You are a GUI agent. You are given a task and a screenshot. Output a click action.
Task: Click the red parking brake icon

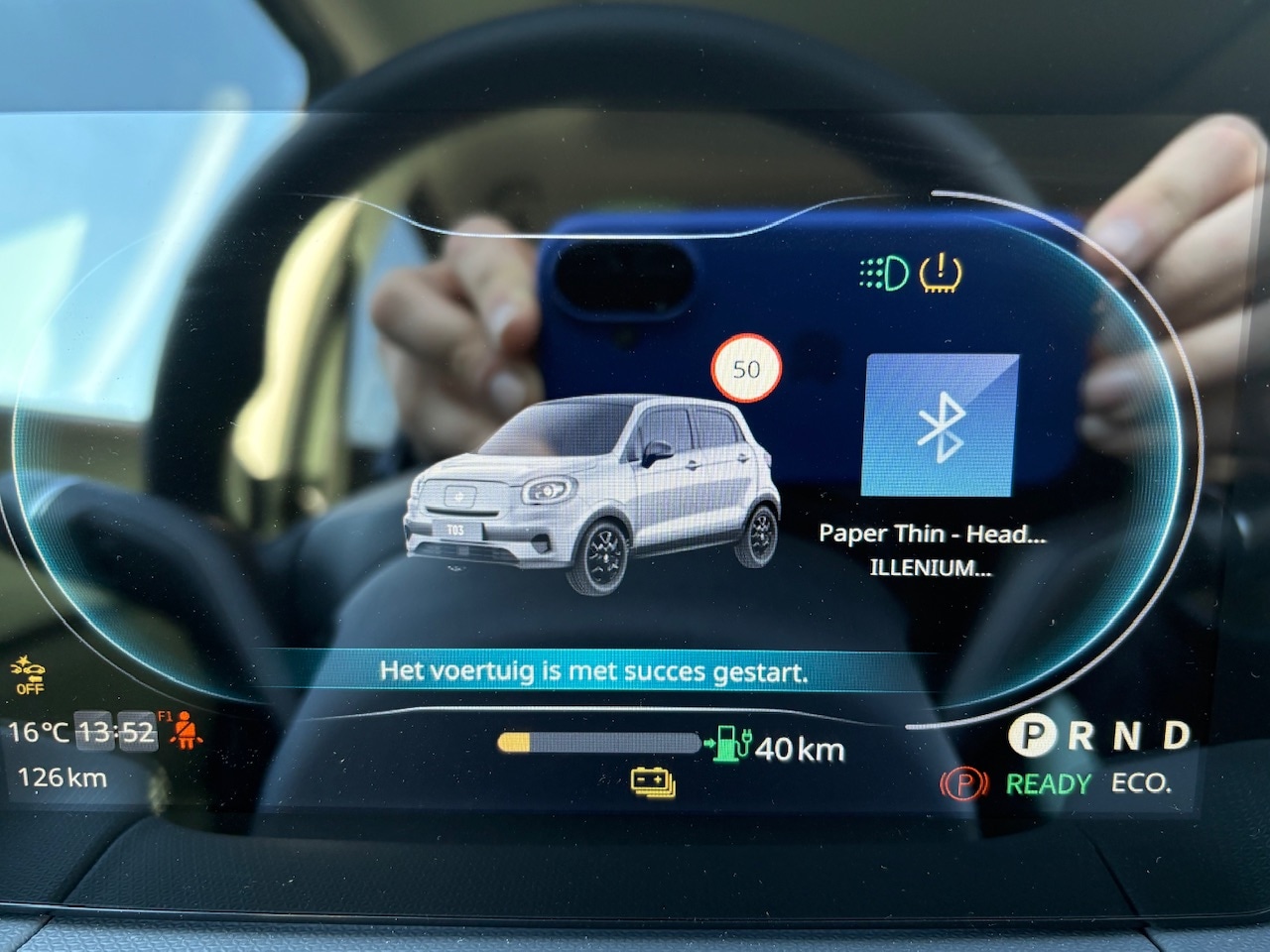(x=963, y=784)
